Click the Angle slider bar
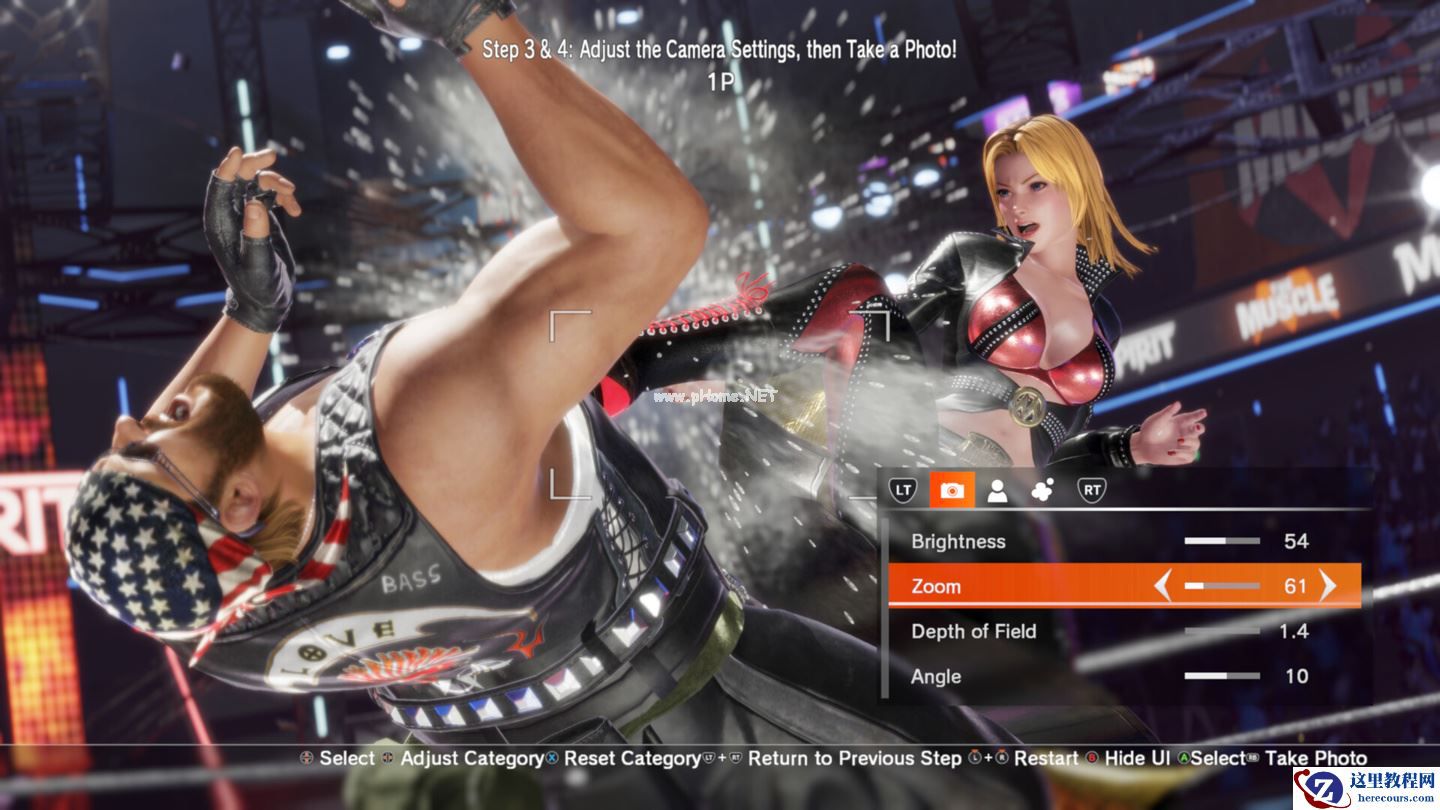1440x810 pixels. 1221,676
